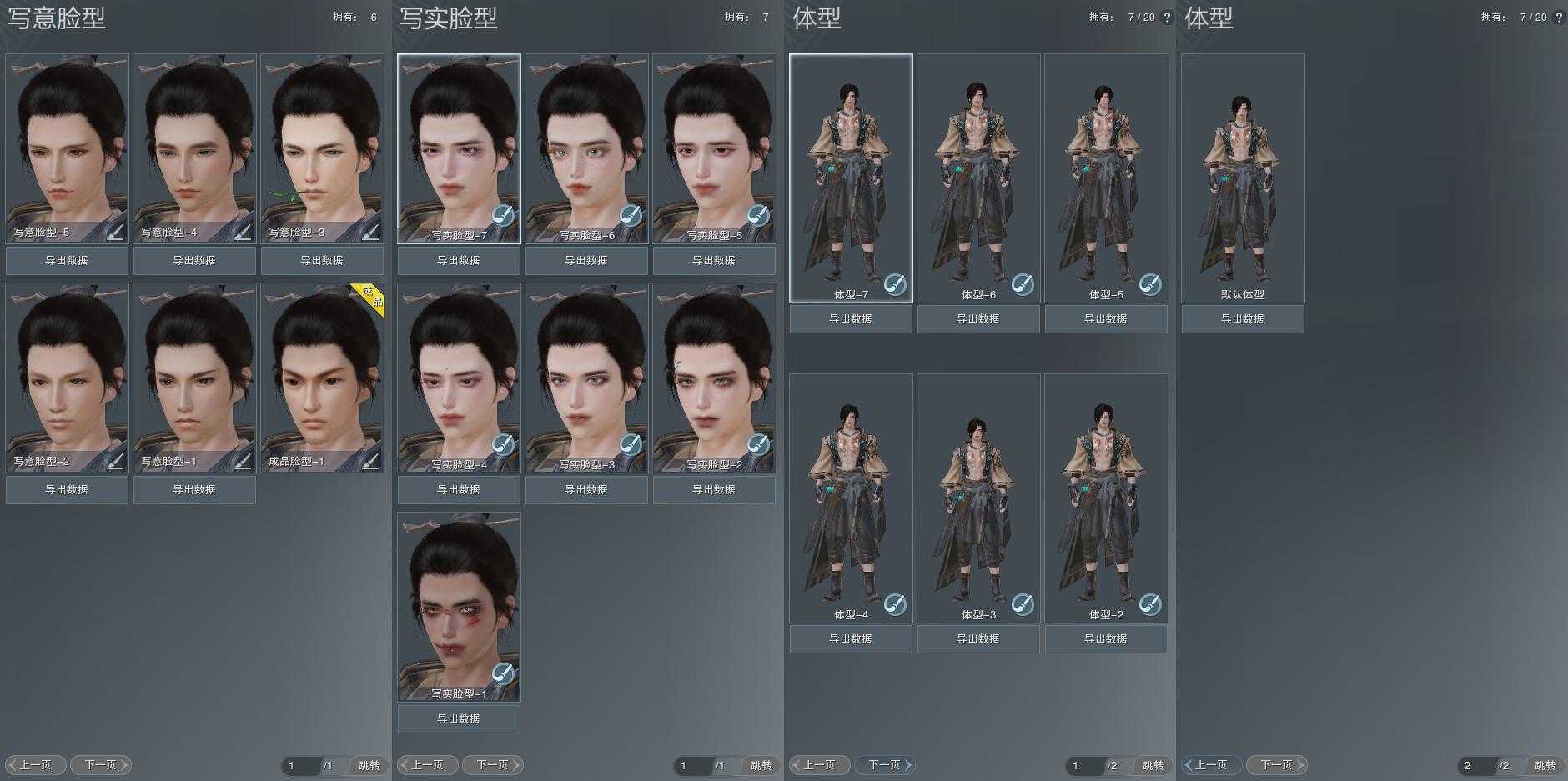
Task: Click the brush icon on 写实脸型-4
Action: click(503, 445)
